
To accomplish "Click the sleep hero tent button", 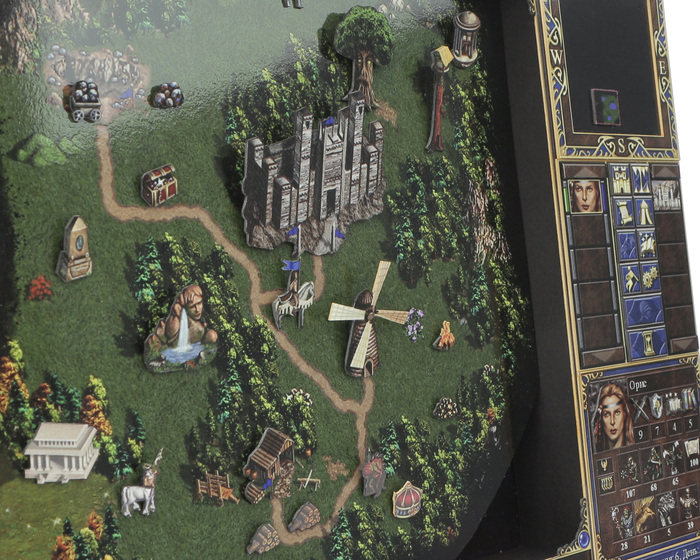I will tap(645, 212).
